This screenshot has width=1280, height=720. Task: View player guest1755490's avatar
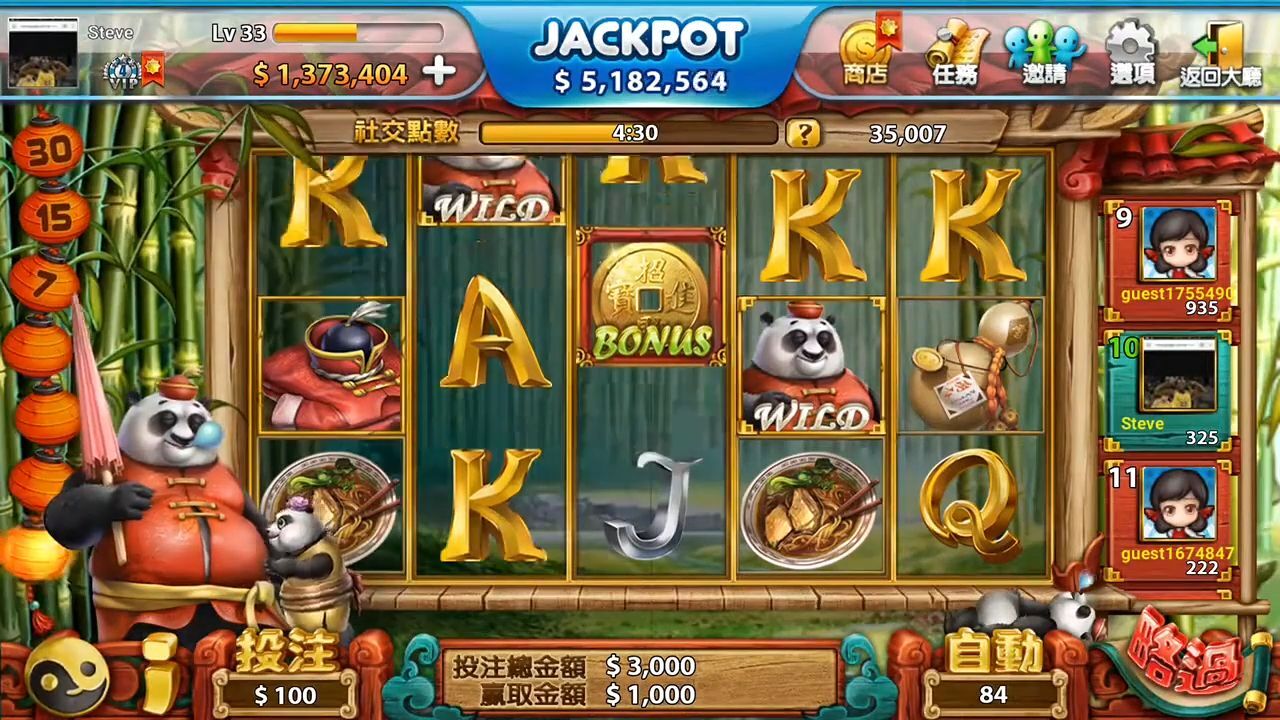pyautogui.click(x=1178, y=244)
